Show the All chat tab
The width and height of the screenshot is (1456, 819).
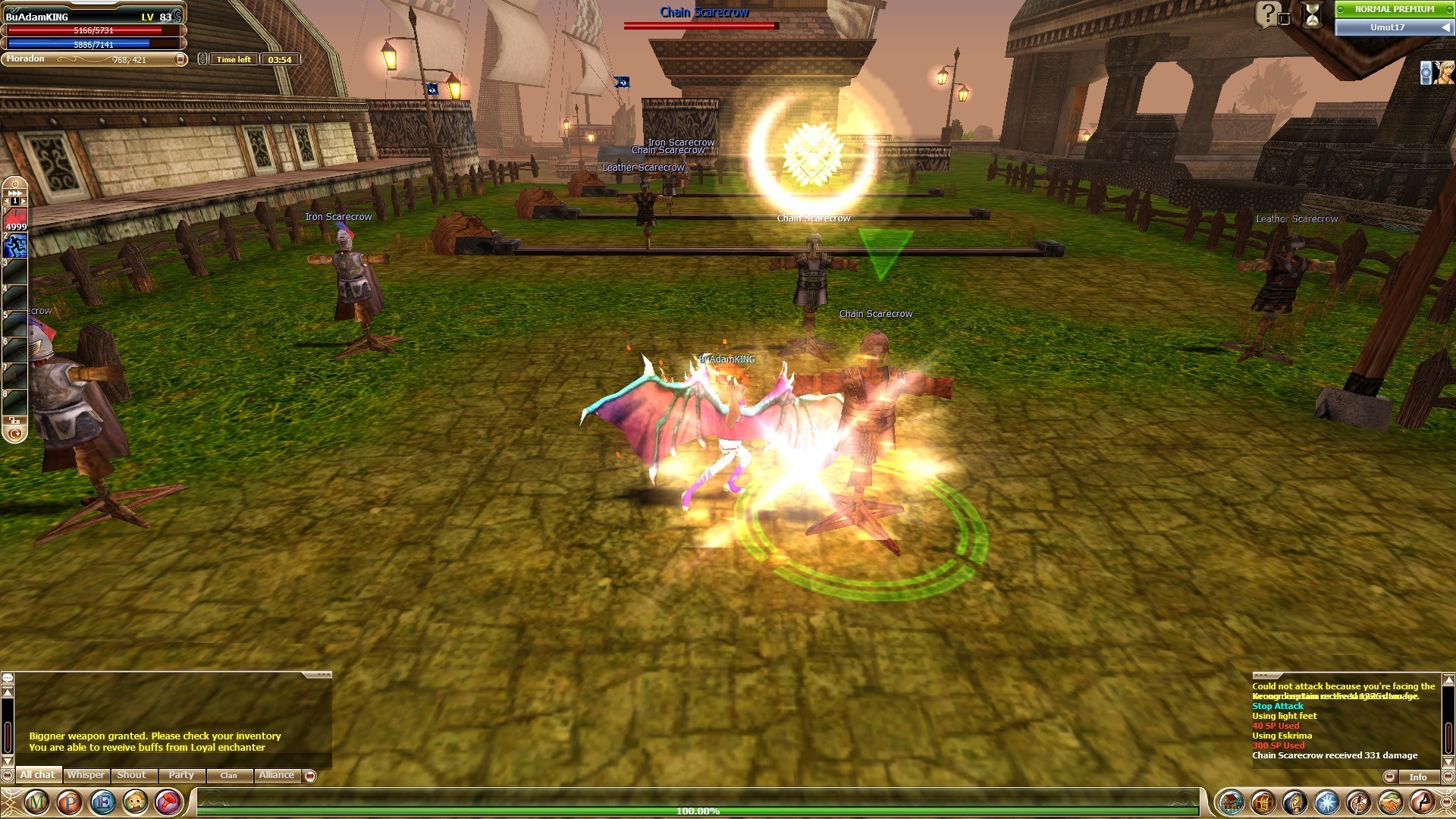click(38, 775)
